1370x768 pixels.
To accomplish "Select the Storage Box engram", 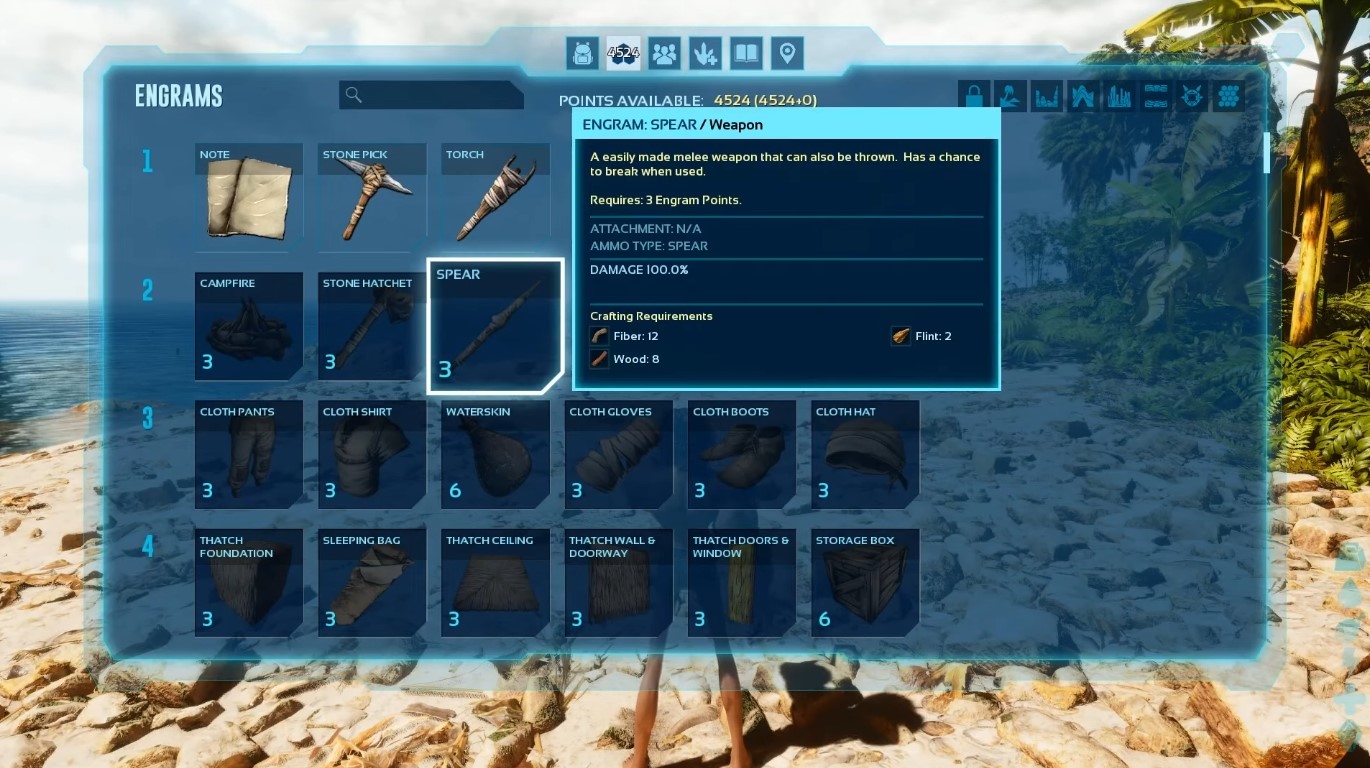I will [865, 583].
